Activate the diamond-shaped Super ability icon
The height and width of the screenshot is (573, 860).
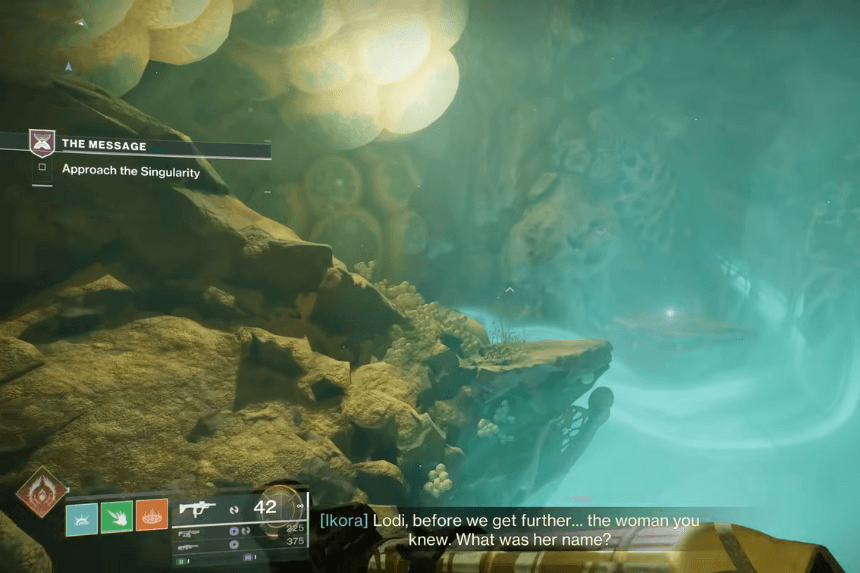(x=42, y=492)
